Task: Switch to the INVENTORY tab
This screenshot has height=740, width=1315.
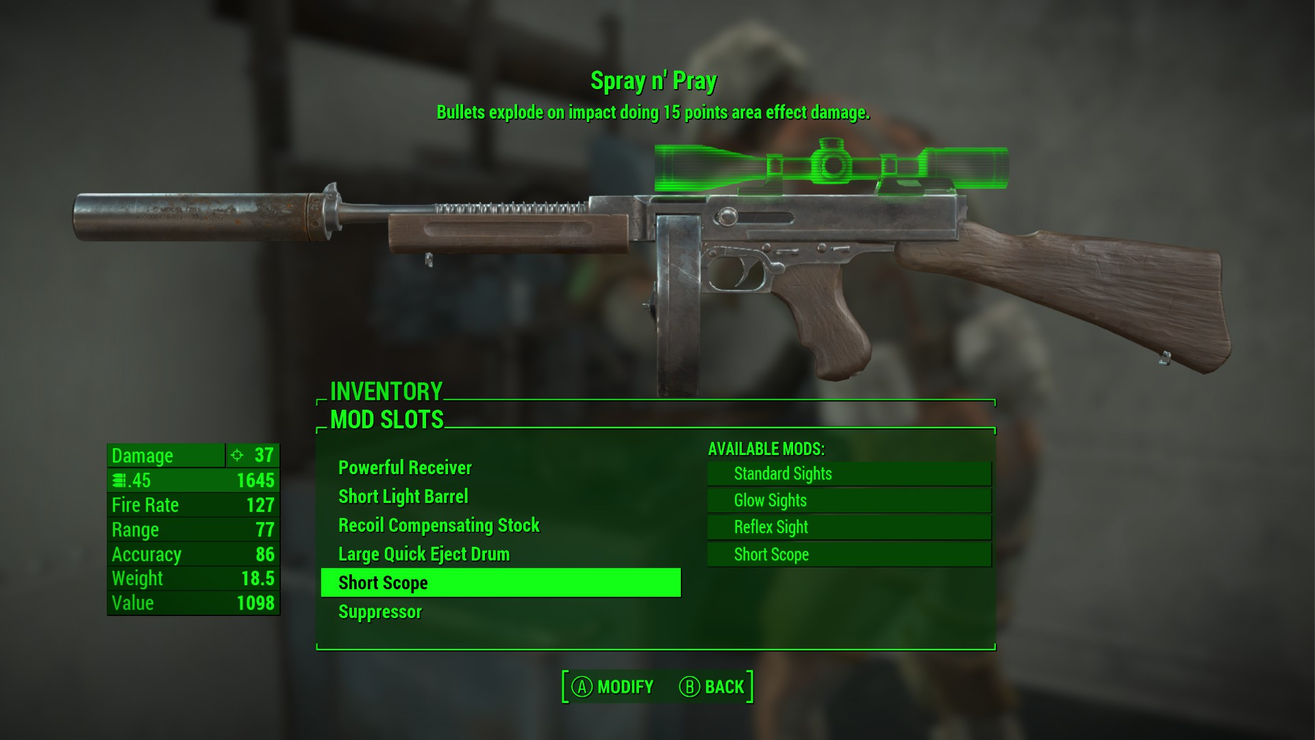Action: point(388,391)
